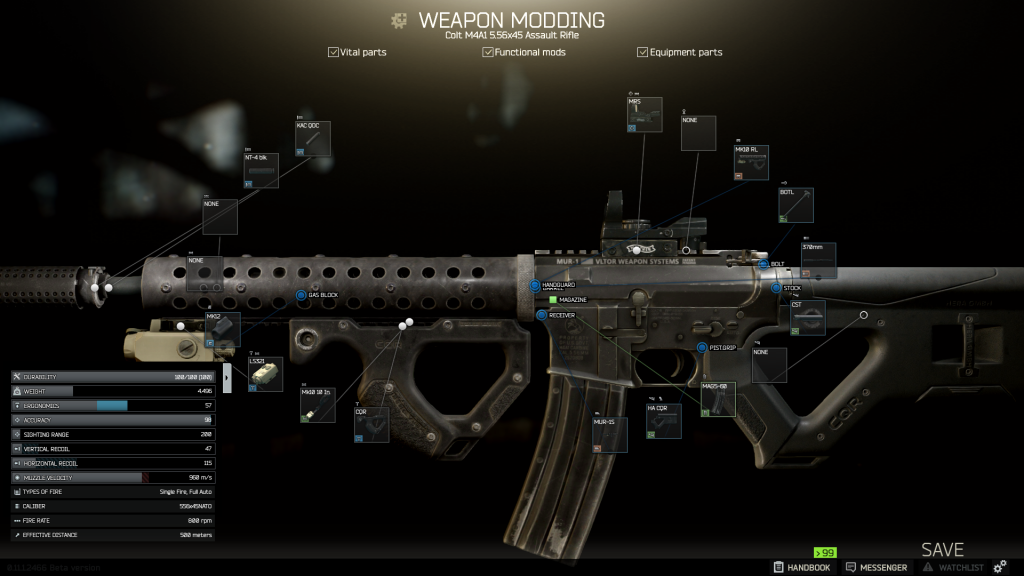Screen dimensions: 1024x576
Task: Select the KAC QDC muzzle slot
Action: point(312,139)
